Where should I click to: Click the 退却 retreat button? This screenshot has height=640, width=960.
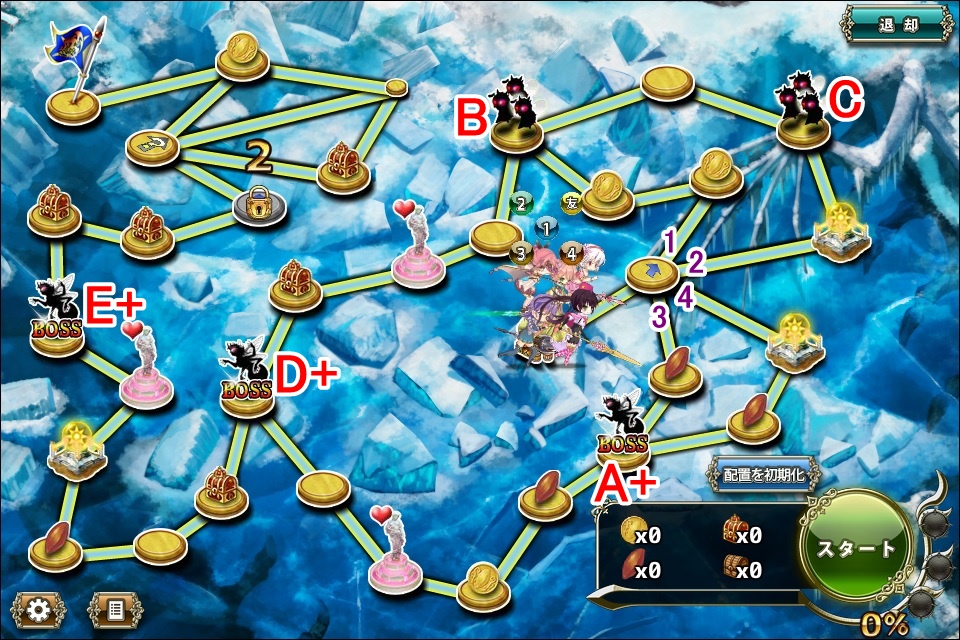896,22
